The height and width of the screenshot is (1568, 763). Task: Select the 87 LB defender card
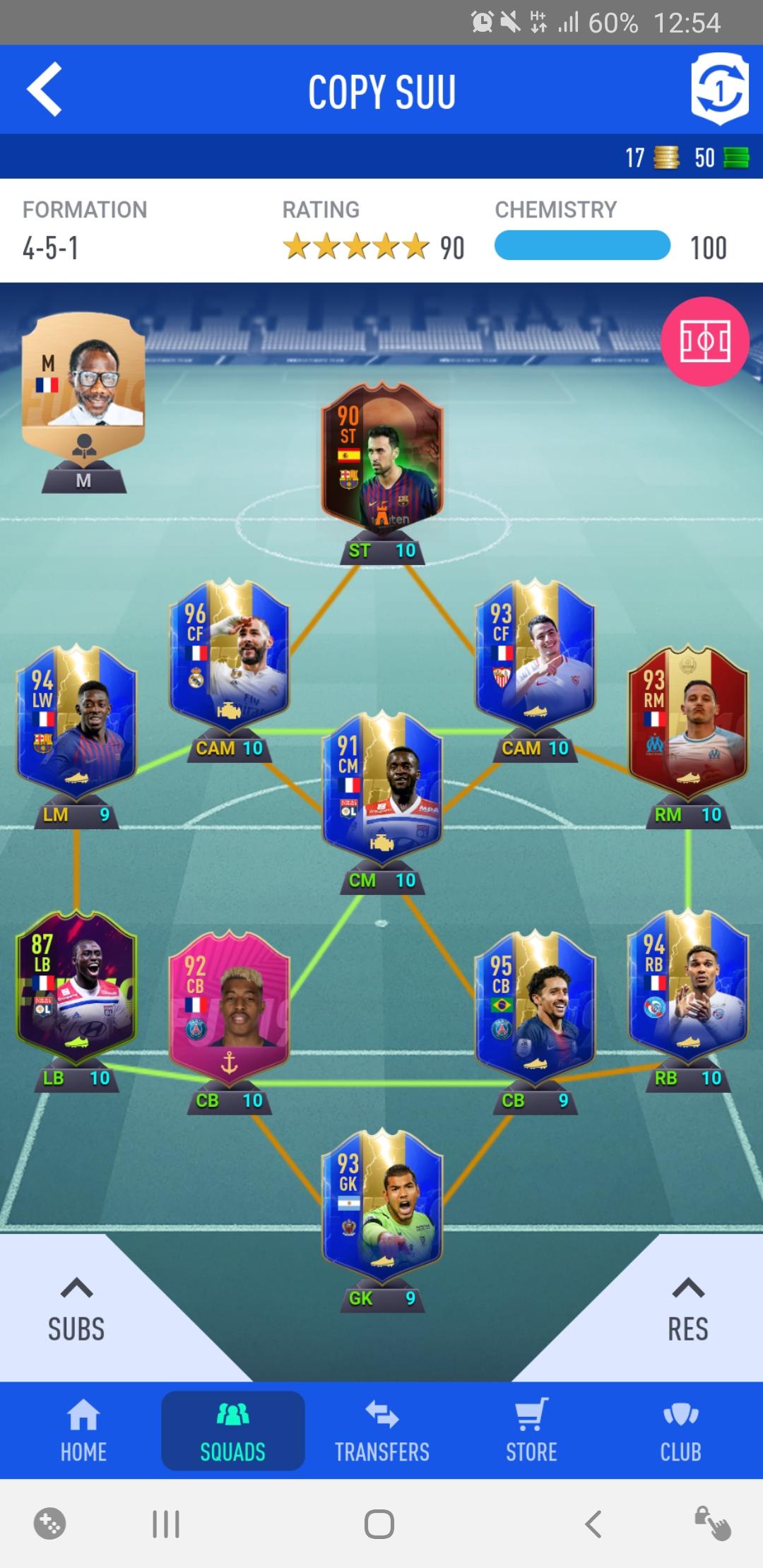(76, 987)
